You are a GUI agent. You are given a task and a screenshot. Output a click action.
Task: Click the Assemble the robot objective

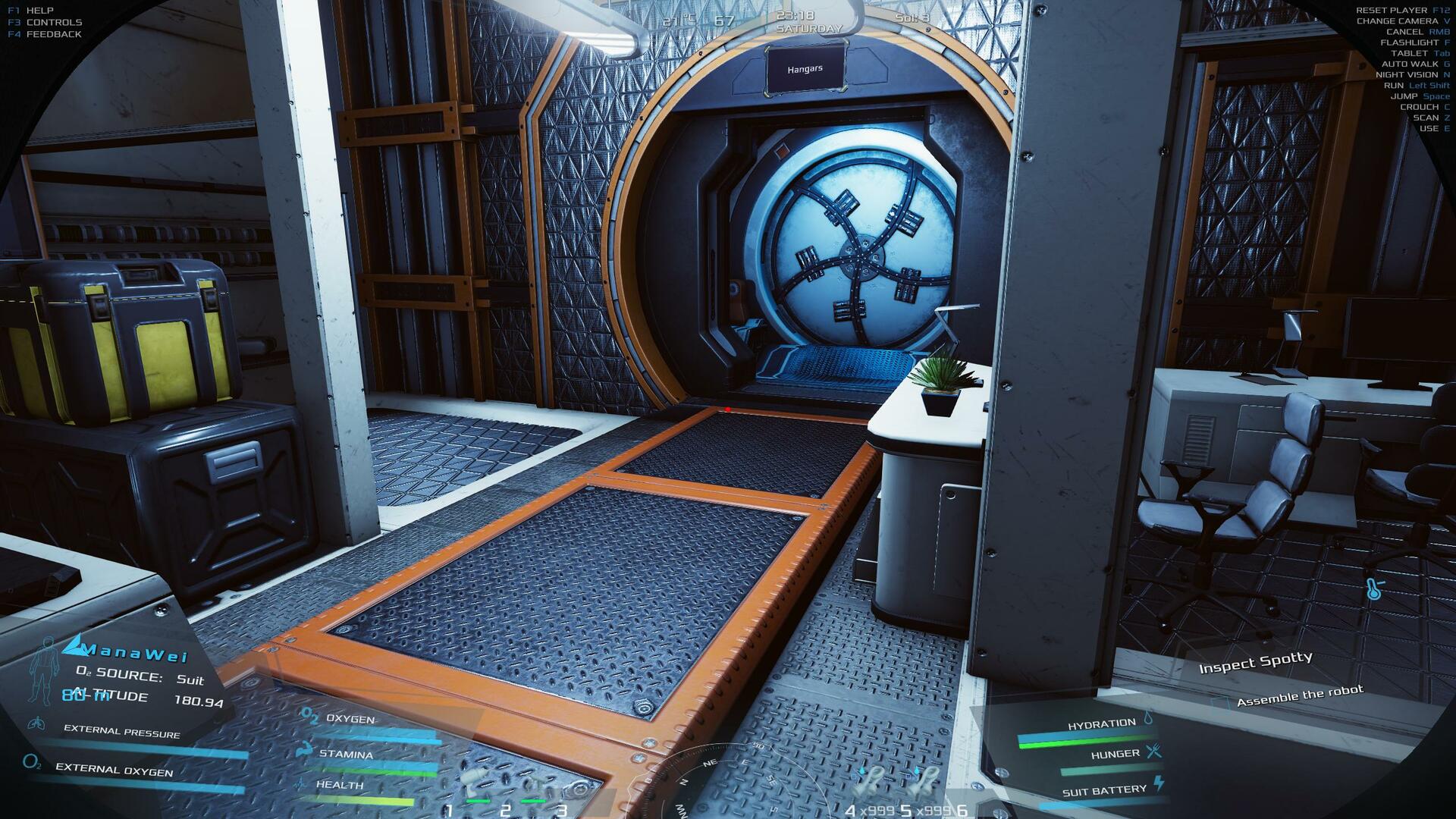pos(1299,695)
